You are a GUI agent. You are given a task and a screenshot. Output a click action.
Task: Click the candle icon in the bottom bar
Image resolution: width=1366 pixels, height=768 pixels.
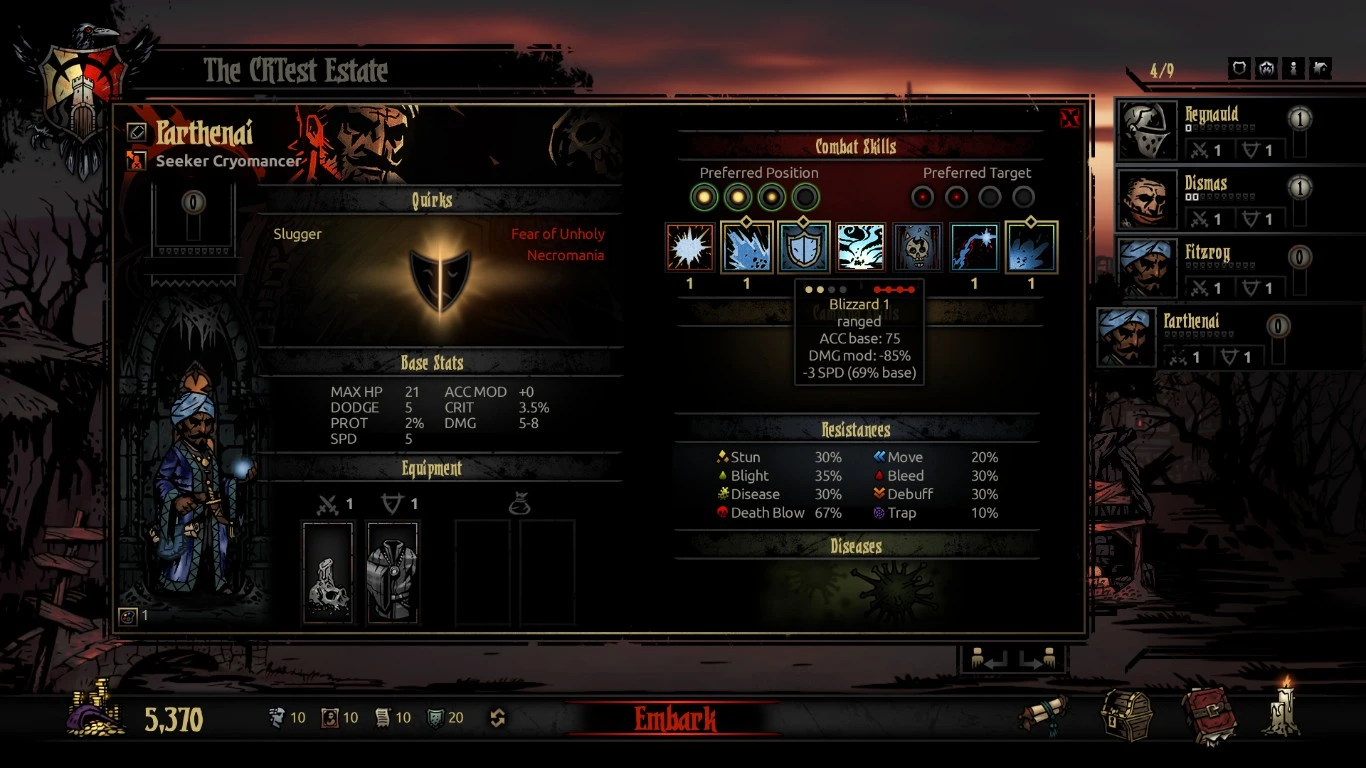tap(1282, 710)
